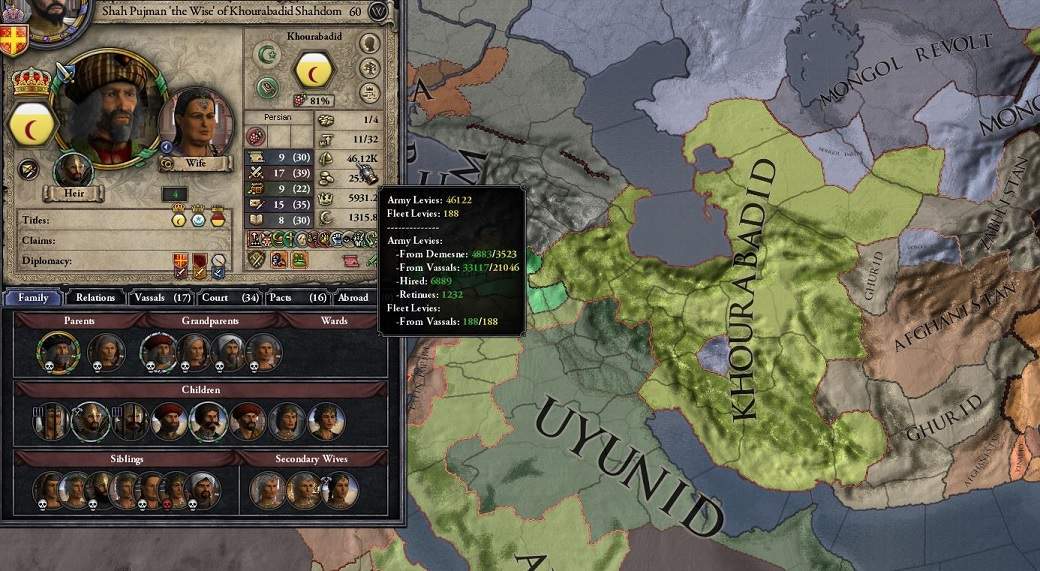Select the red-and-gold cross shield at top-left

tap(15, 38)
